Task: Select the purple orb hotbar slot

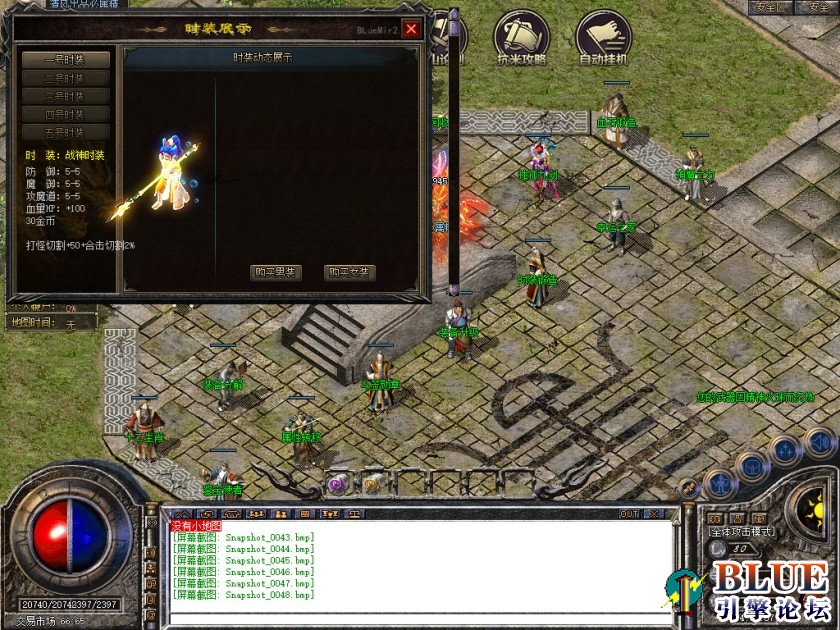Action: tap(337, 484)
